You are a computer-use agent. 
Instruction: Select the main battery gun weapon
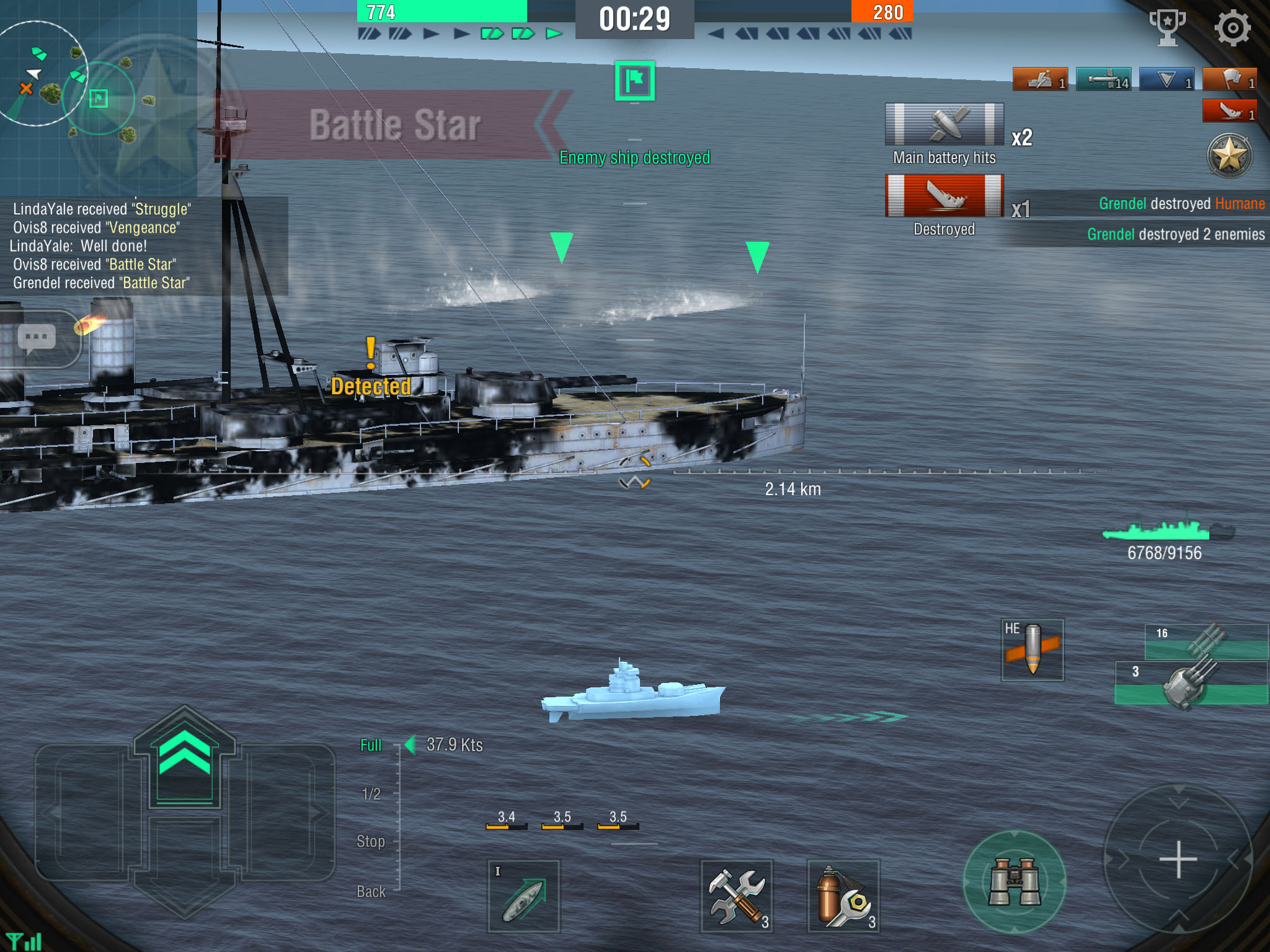point(1191,683)
